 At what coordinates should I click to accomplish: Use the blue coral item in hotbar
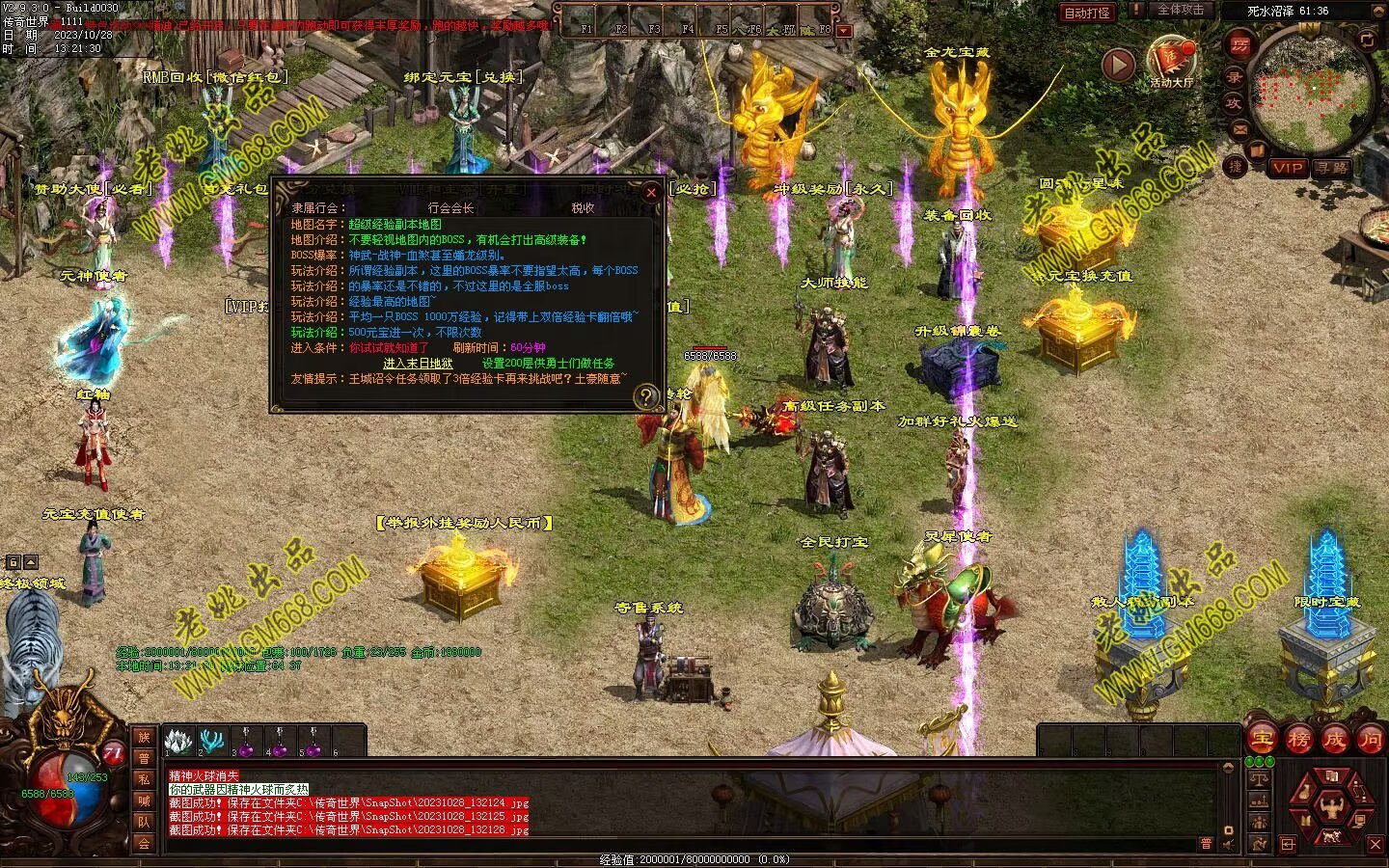tap(210, 741)
